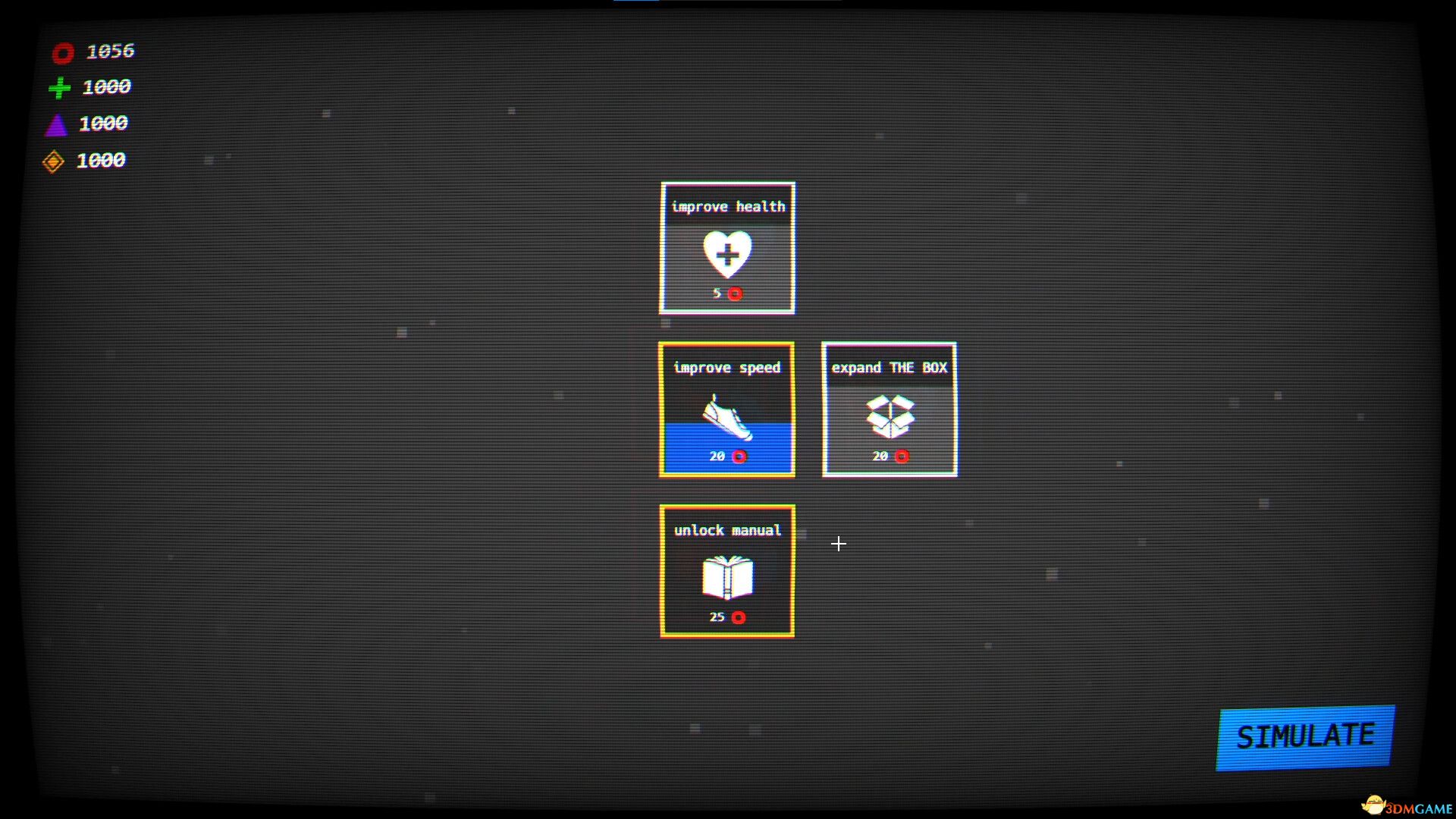Viewport: 1456px width, 819px height.
Task: Toggle the unlock manual upgrade card
Action: pos(726,573)
